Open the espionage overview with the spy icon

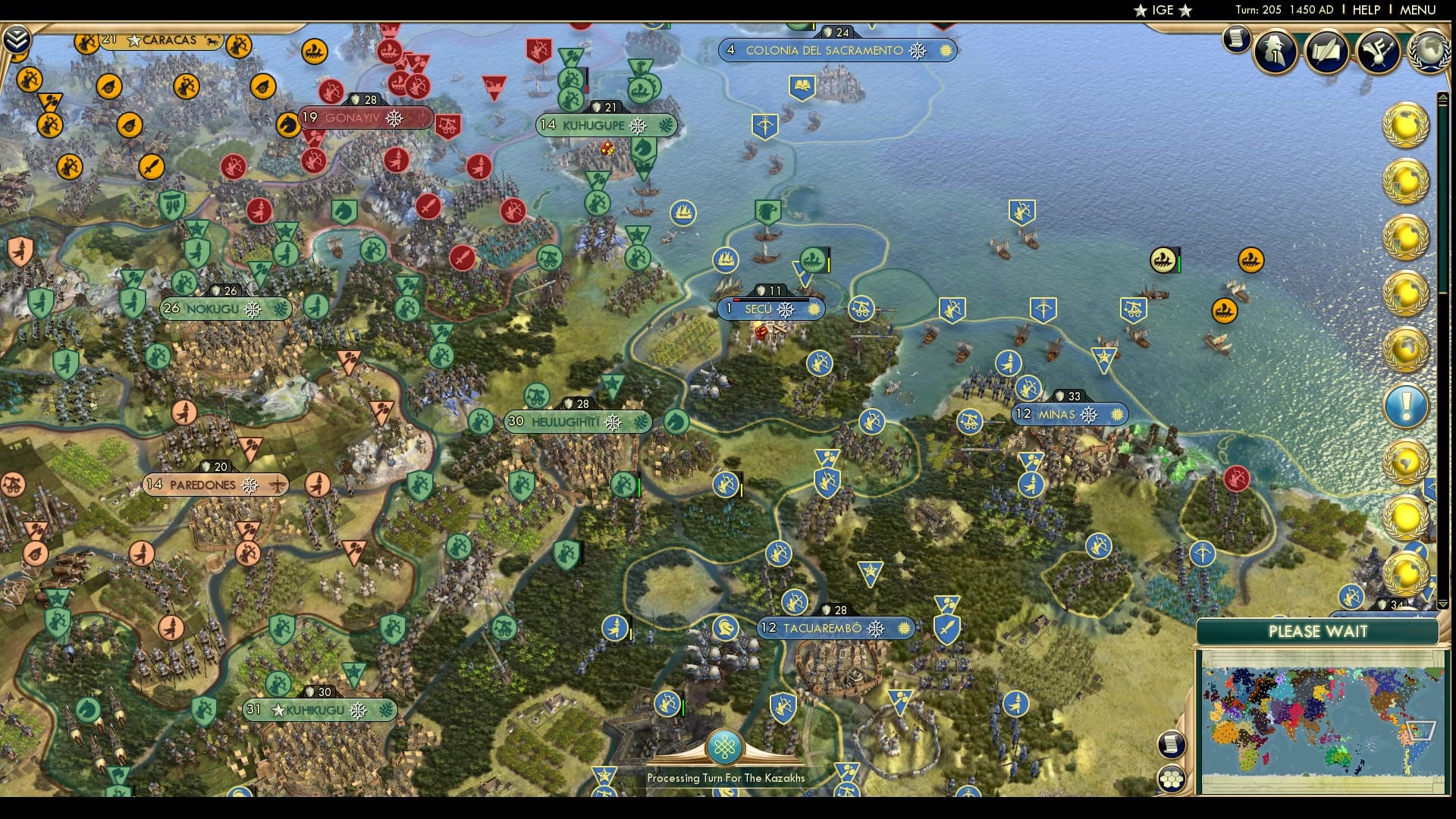[1275, 52]
